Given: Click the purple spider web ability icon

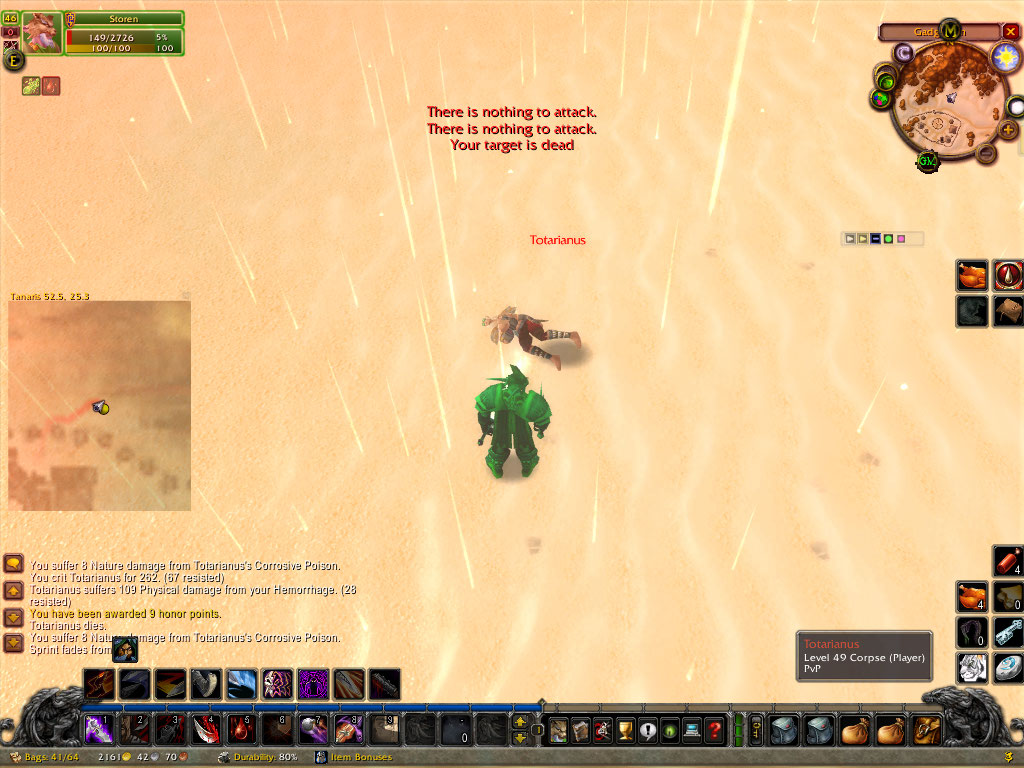Looking at the screenshot, I should pyautogui.click(x=313, y=684).
